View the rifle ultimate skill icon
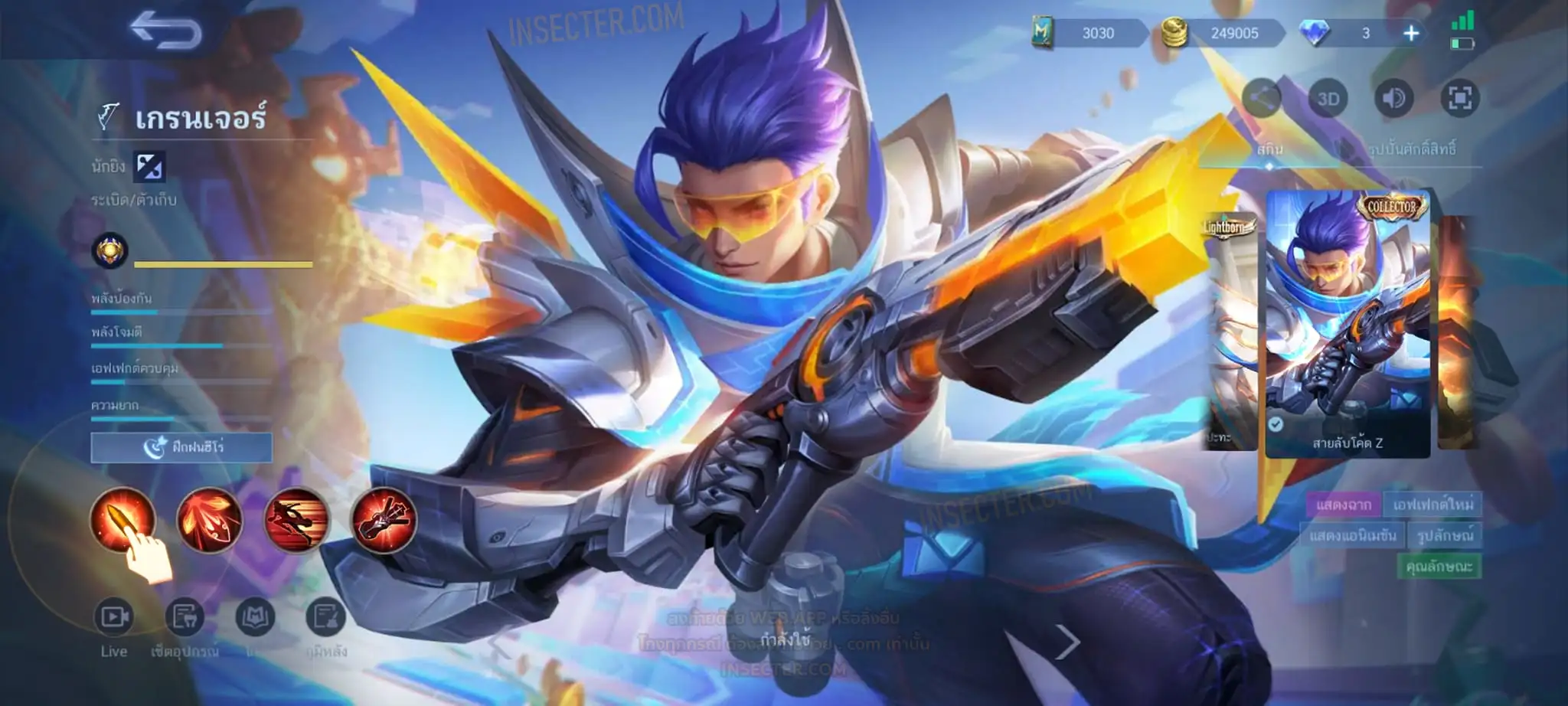The image size is (1568, 706). pyautogui.click(x=384, y=520)
